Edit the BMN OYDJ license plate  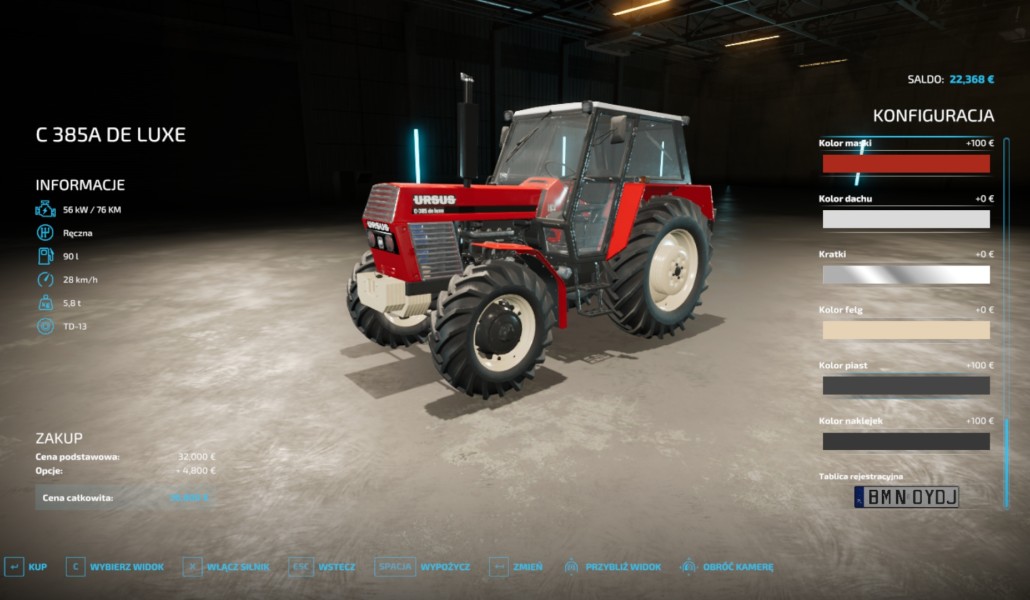[x=906, y=497]
